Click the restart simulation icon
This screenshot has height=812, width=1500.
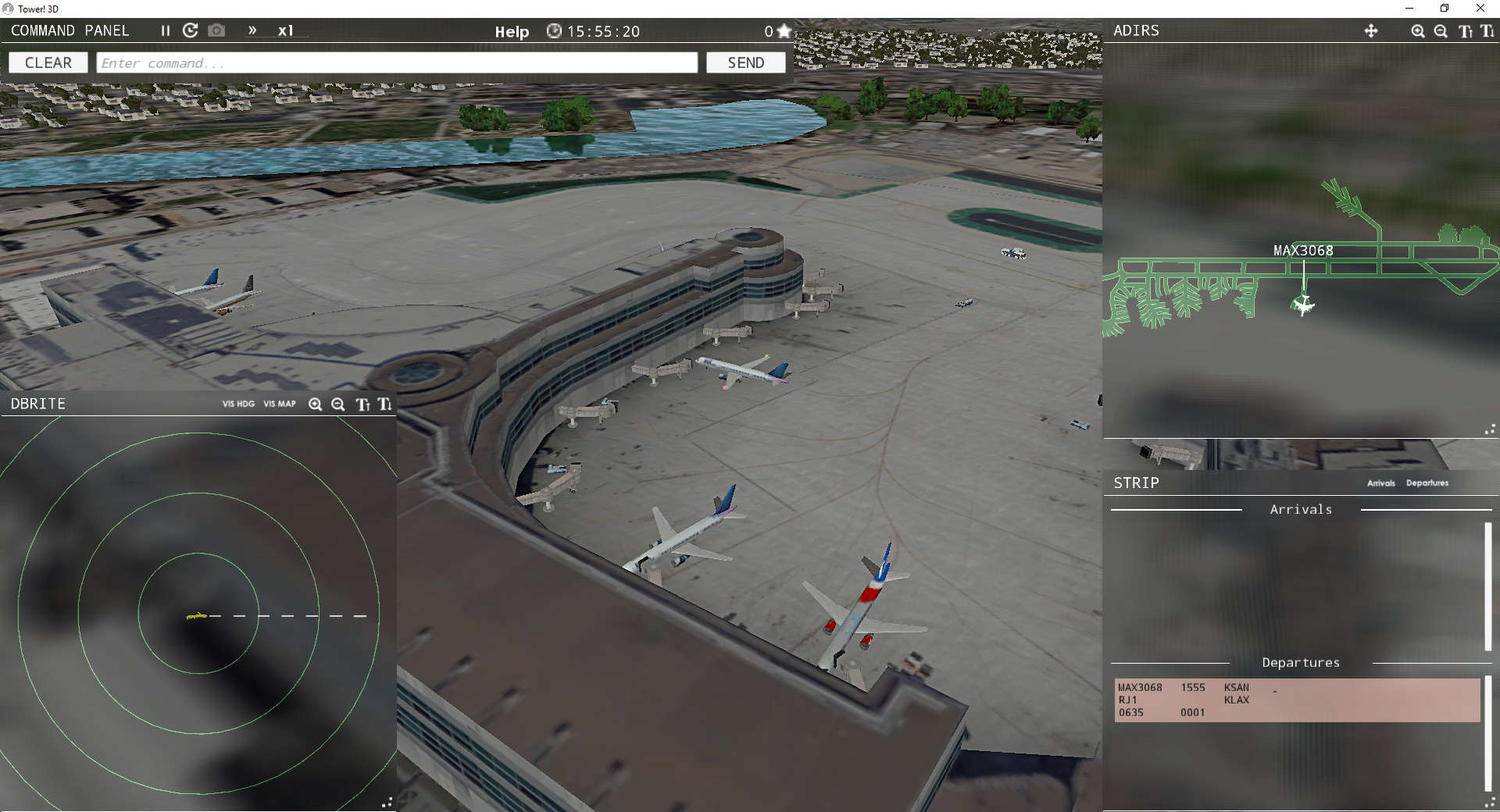point(190,31)
